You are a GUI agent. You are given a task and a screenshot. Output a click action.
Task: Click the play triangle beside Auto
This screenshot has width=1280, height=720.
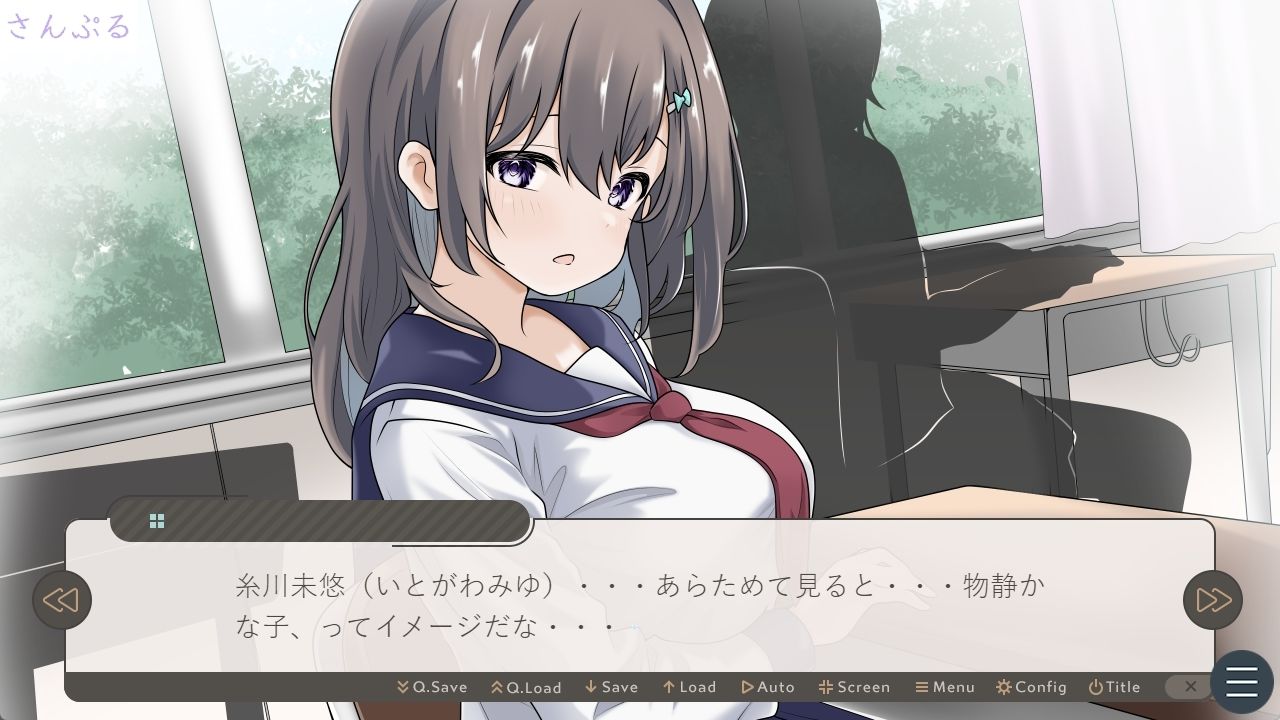pos(748,687)
